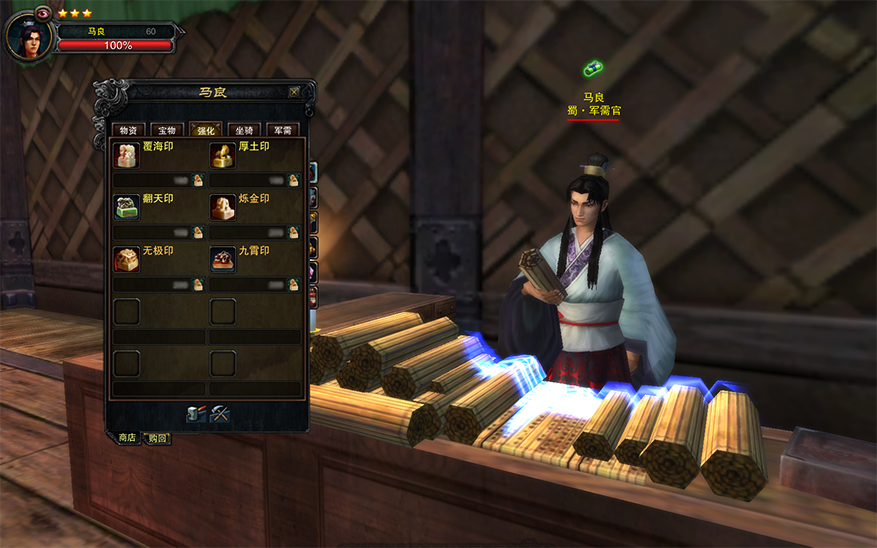Switch to the 军需 tab
This screenshot has width=877, height=548.
(284, 130)
